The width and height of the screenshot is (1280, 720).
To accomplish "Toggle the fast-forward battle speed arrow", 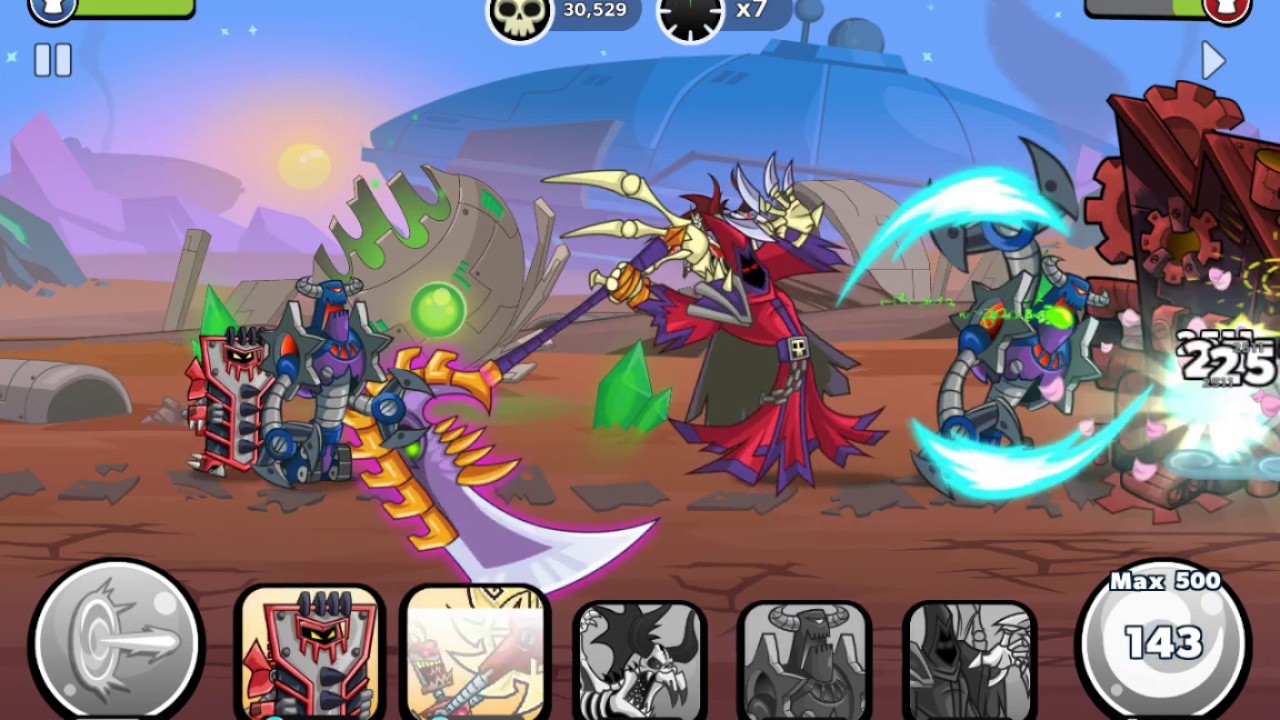I will point(1214,61).
